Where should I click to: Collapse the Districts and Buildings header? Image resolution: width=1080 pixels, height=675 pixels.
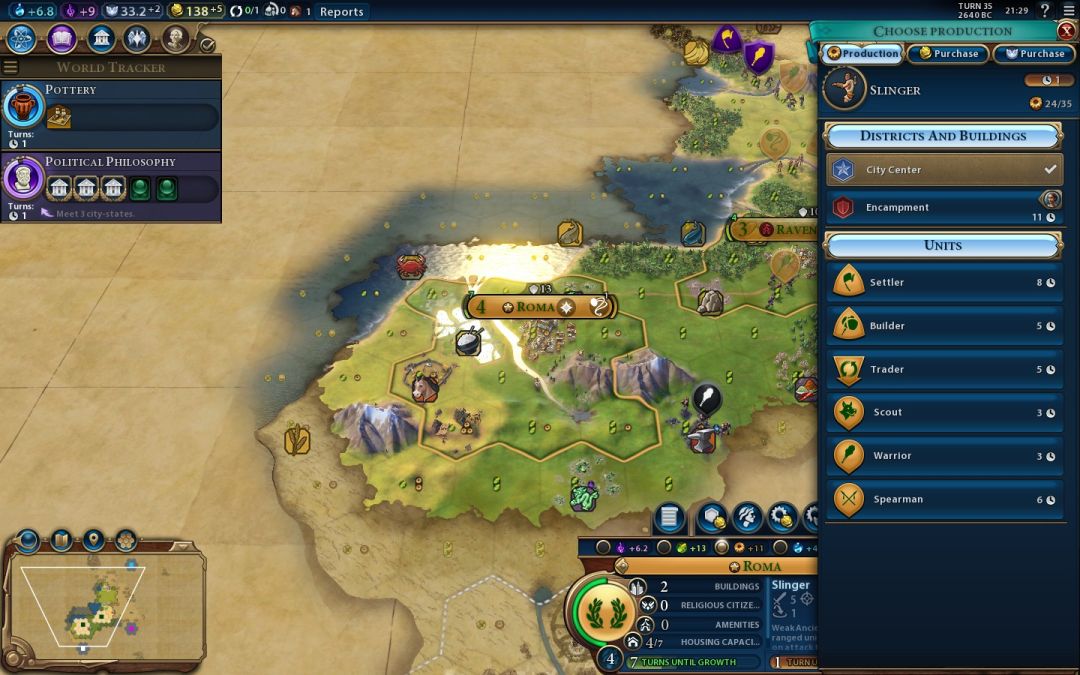tap(942, 136)
